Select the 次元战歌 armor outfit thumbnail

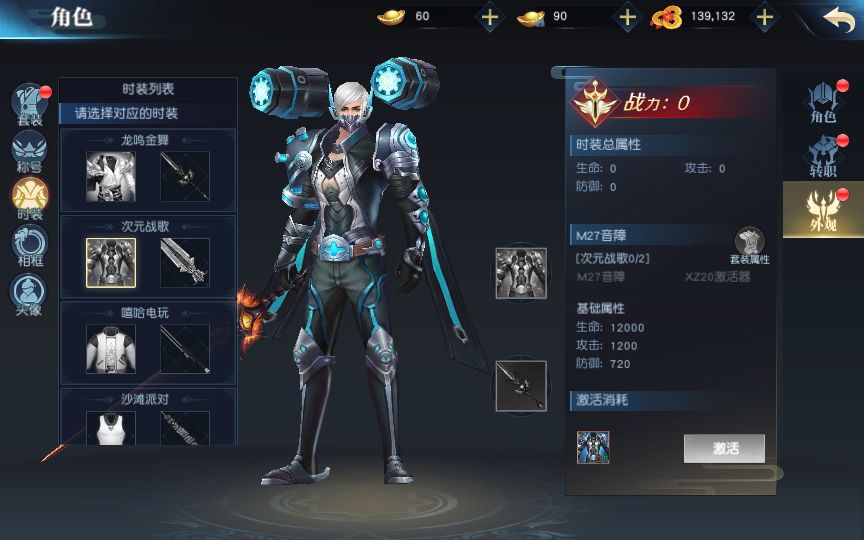[110, 263]
